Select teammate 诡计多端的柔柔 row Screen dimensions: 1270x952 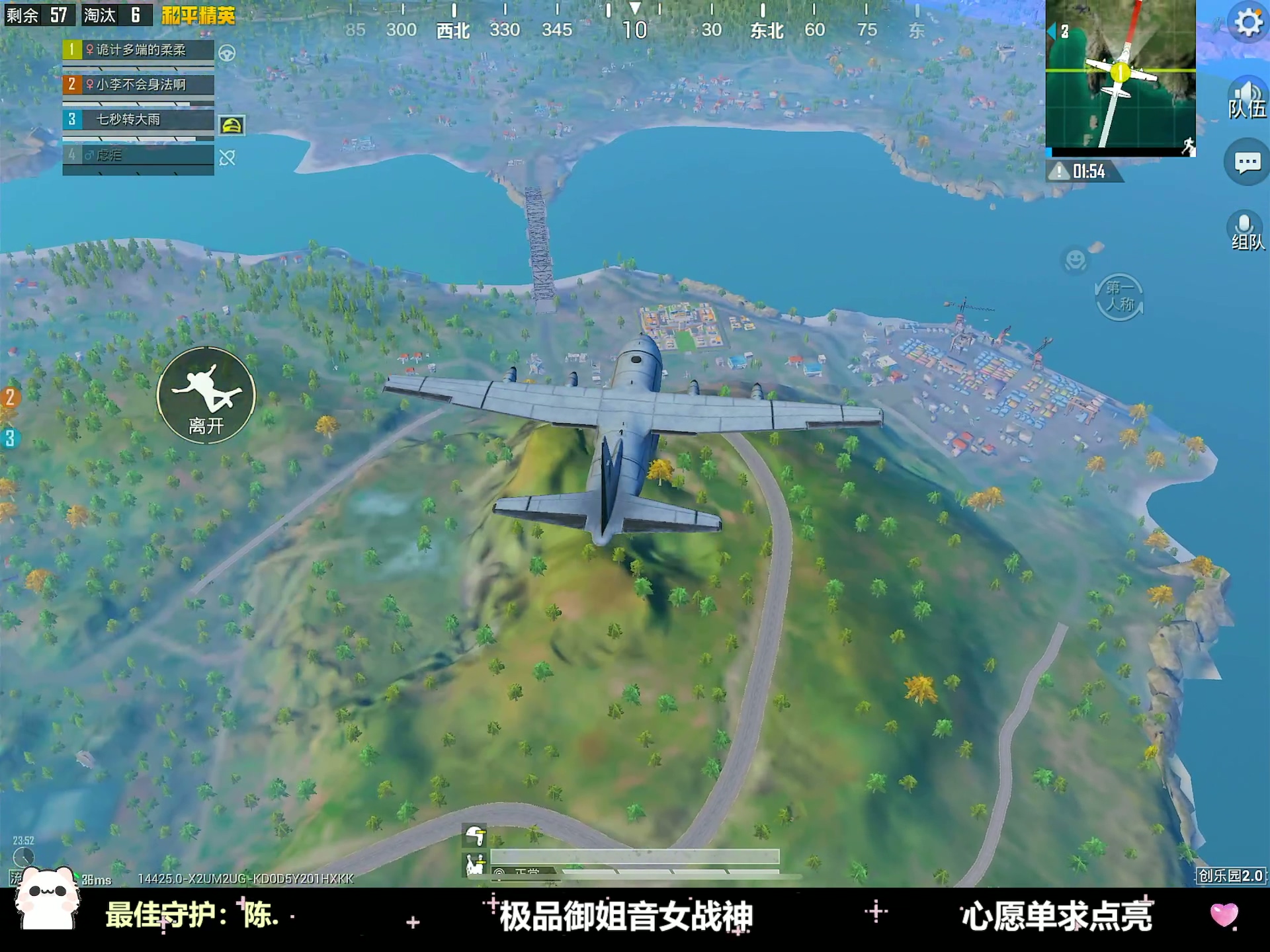138,50
